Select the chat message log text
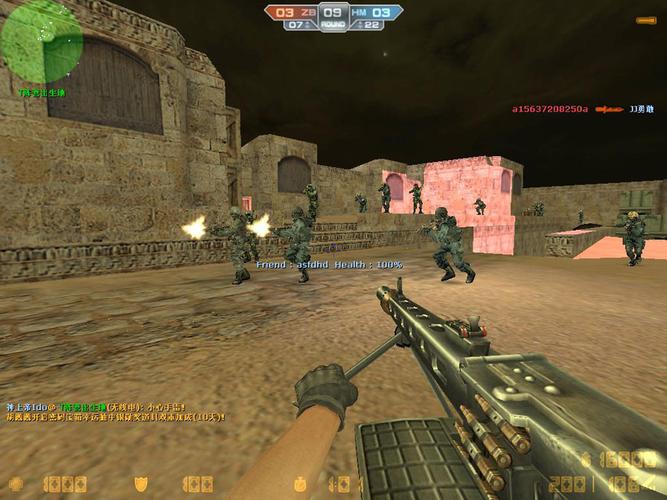This screenshot has height=500, width=667. coord(115,412)
